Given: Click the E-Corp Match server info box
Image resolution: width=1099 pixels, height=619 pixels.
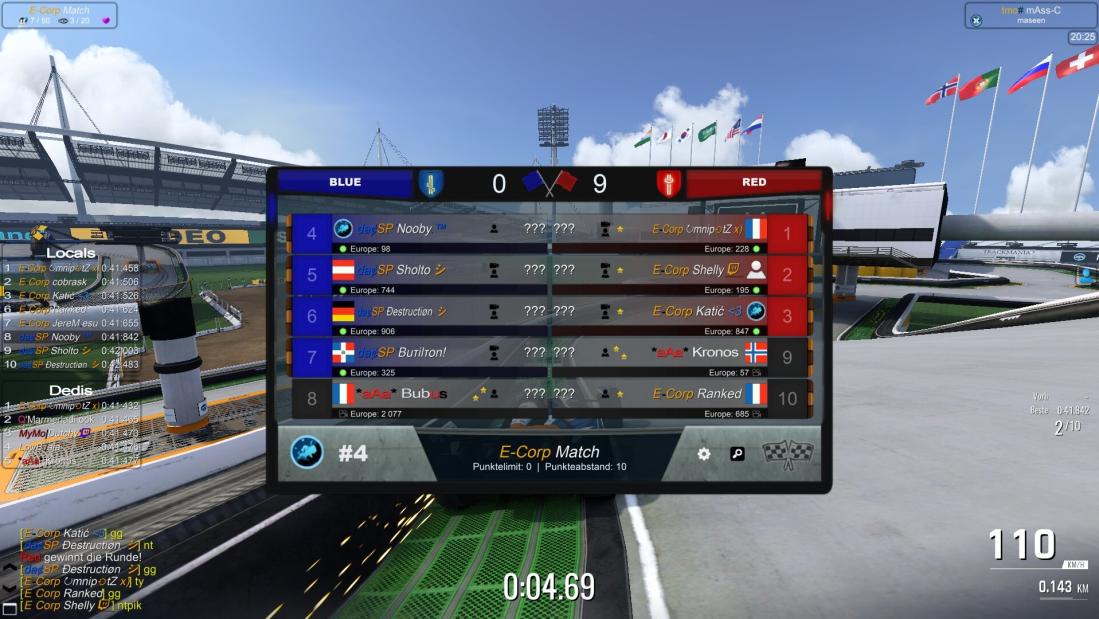Looking at the screenshot, I should tap(59, 15).
